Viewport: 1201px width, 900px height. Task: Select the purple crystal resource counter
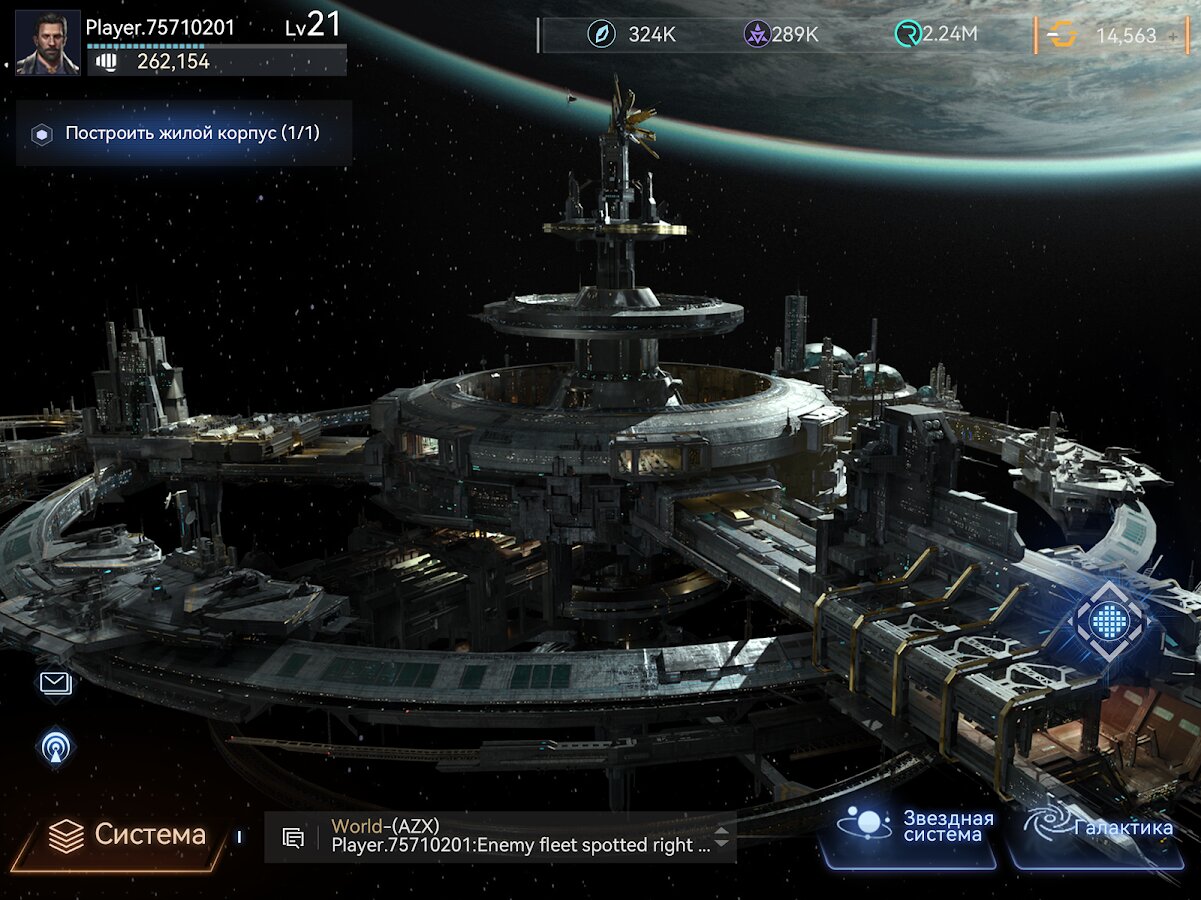coord(782,35)
